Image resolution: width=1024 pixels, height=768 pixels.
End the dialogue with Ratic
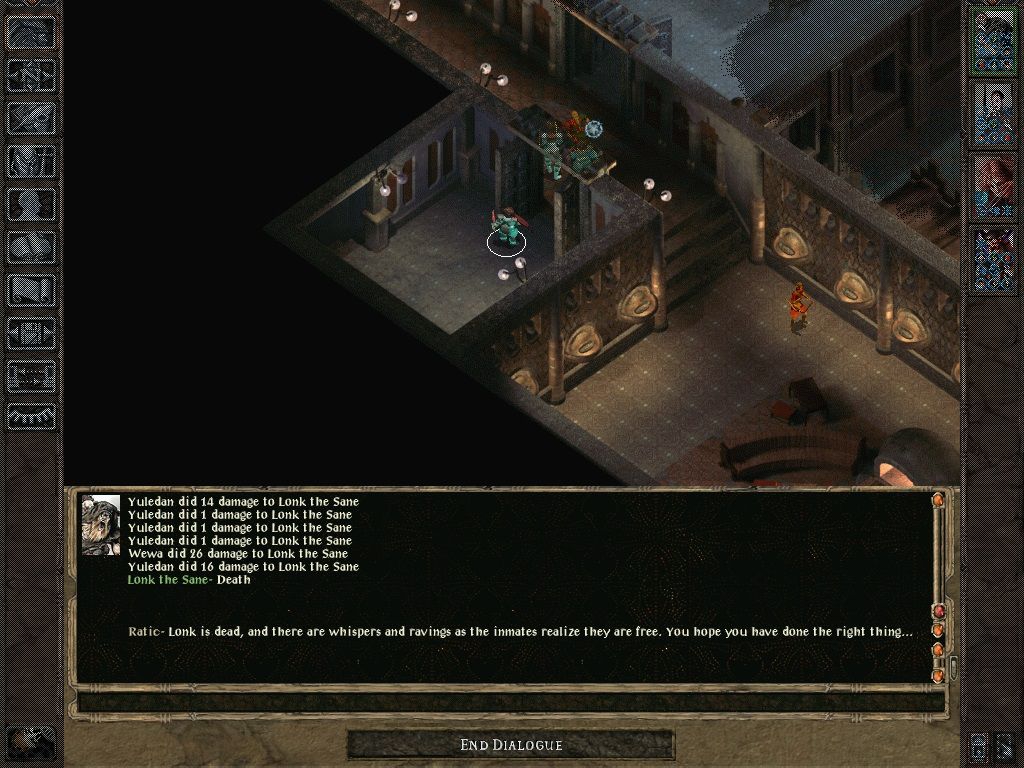click(511, 745)
